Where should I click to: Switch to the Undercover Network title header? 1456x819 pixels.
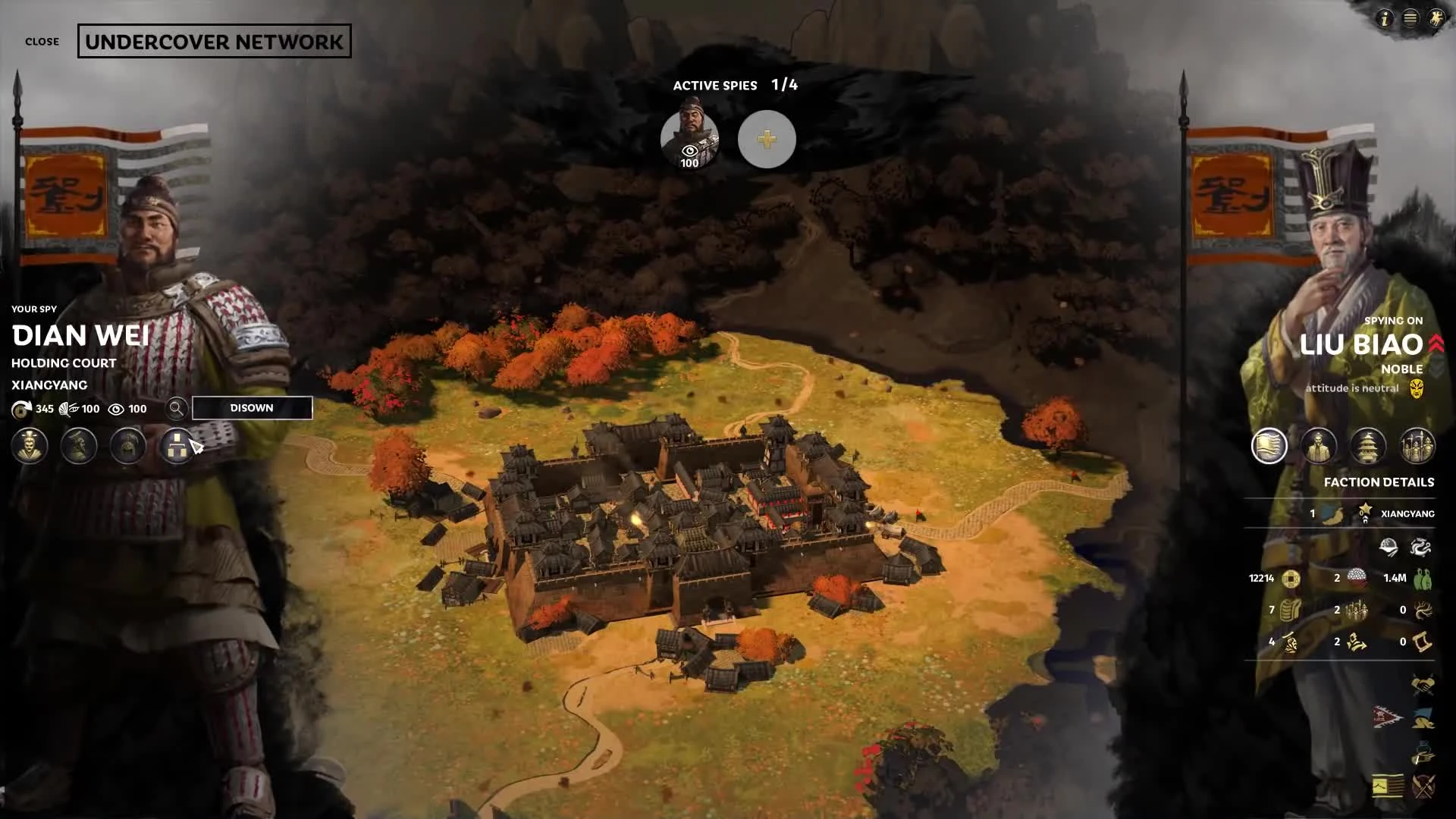[213, 42]
